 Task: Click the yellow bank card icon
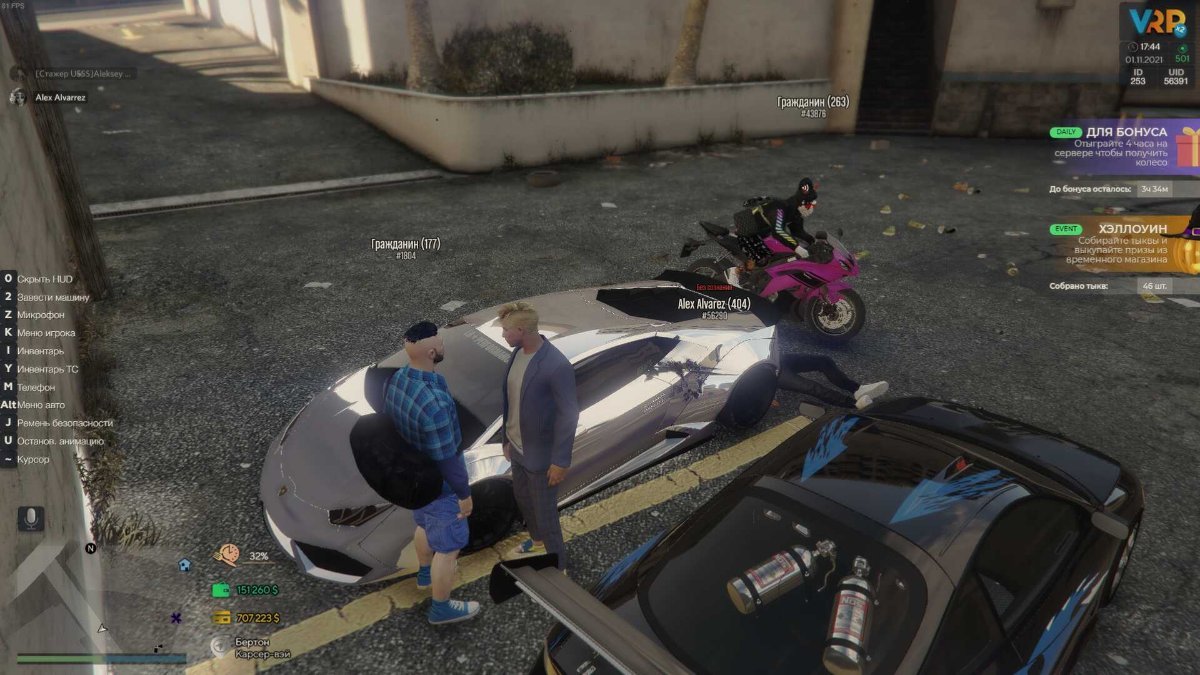point(221,618)
